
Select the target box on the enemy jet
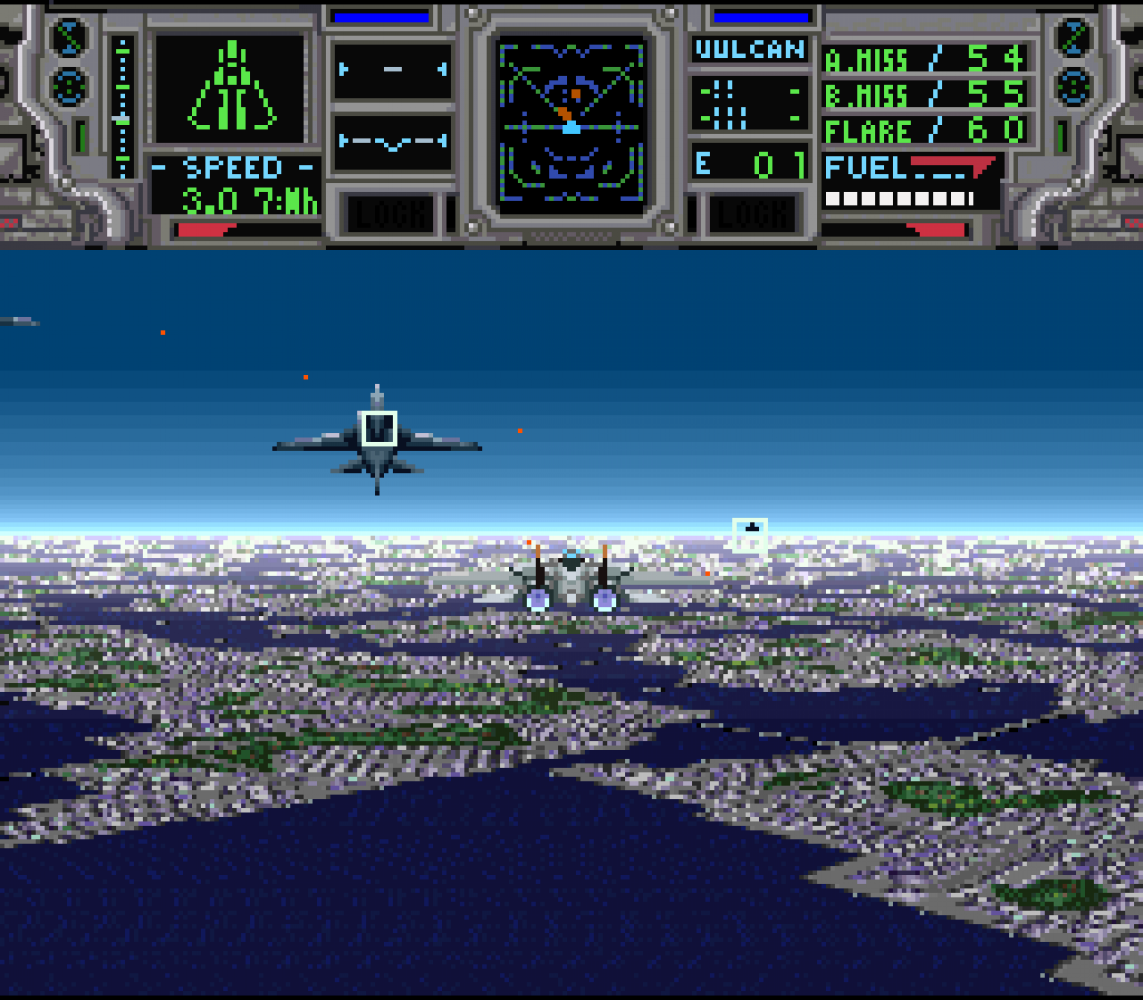click(378, 428)
